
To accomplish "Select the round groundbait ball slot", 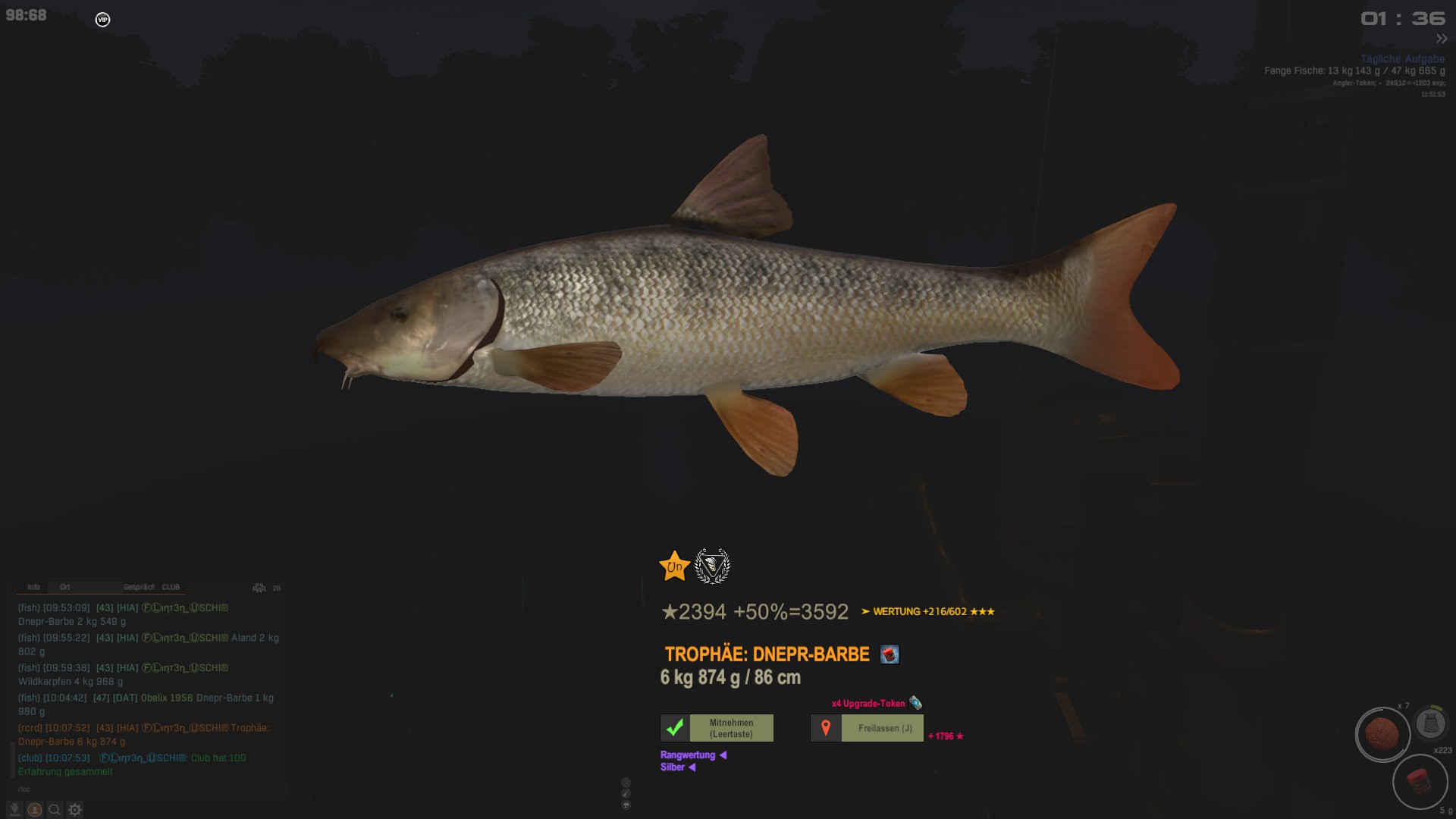I will pyautogui.click(x=1382, y=734).
